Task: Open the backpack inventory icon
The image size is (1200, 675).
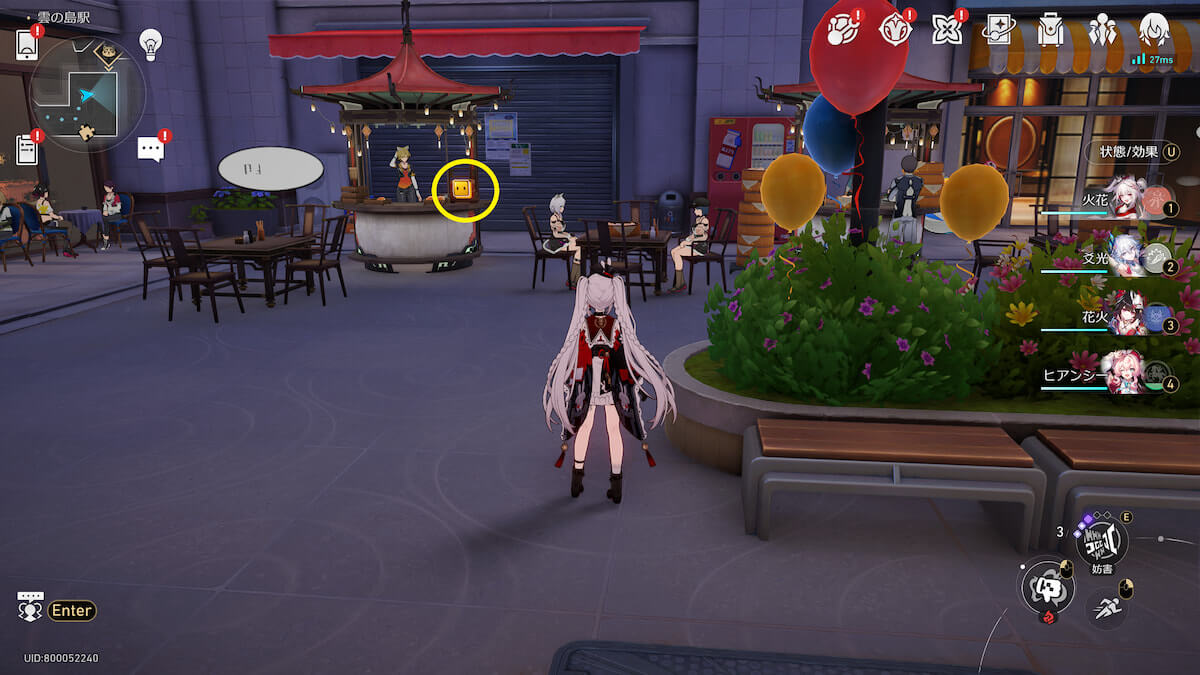Action: 1050,30
